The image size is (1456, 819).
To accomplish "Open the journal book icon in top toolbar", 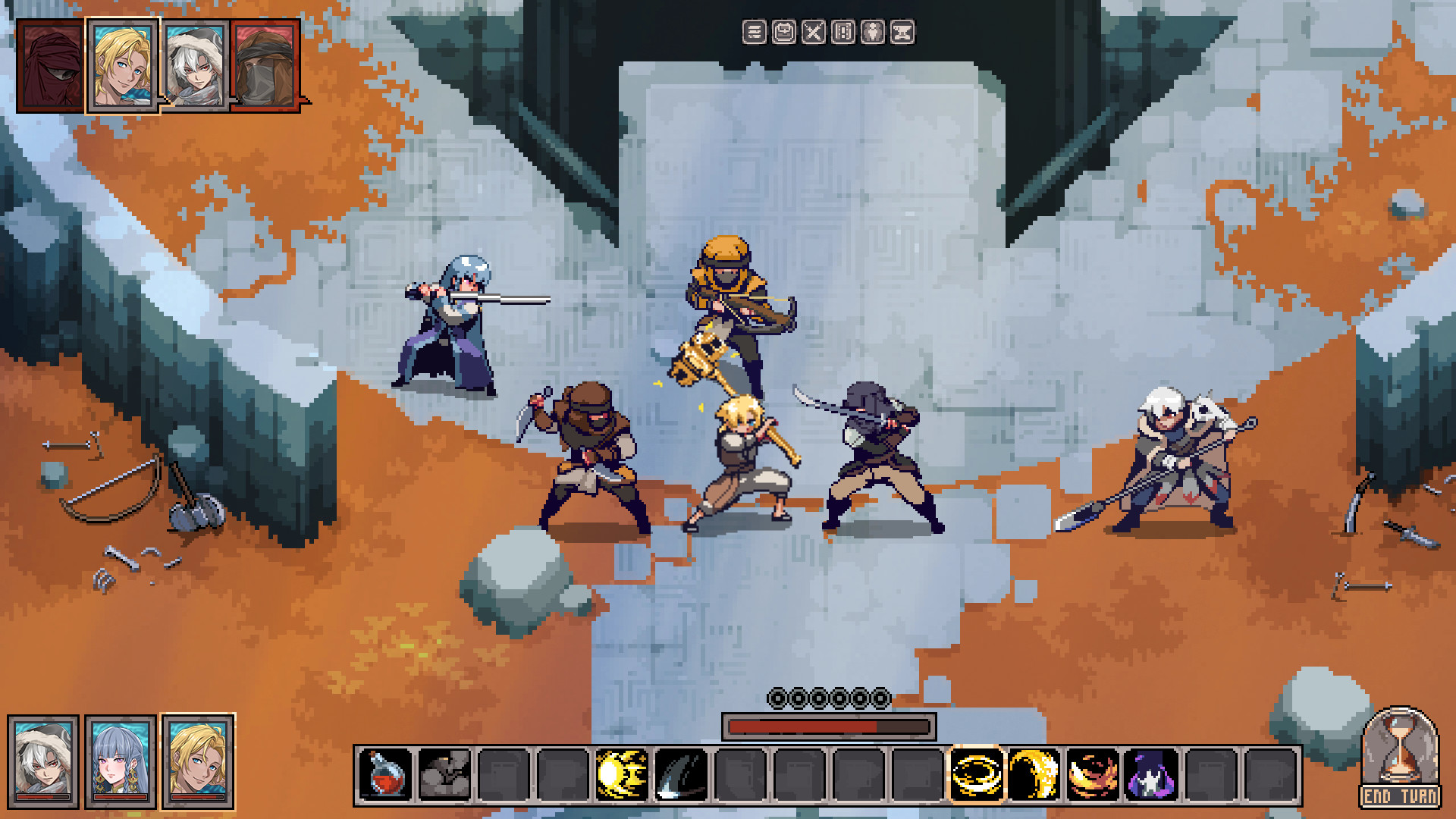I will (842, 32).
